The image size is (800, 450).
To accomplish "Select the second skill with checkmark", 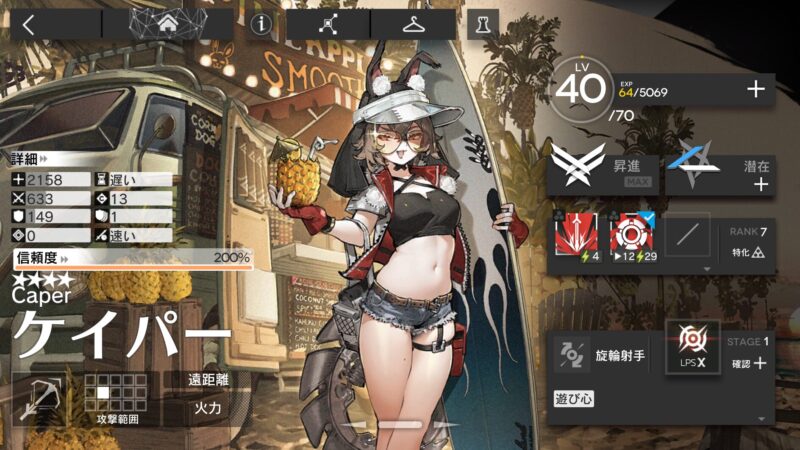I will (632, 238).
